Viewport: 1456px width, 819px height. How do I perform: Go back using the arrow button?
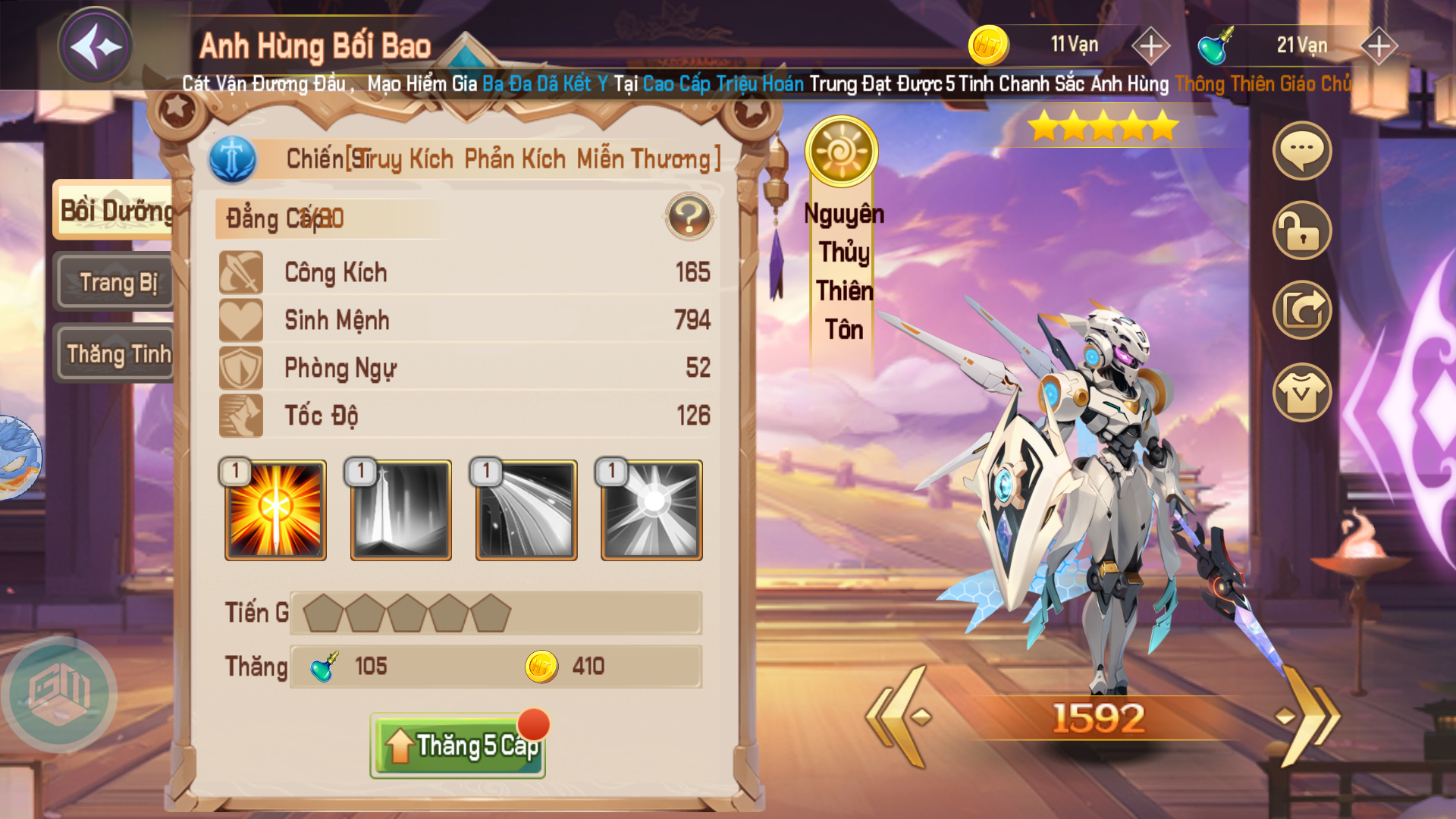[x=96, y=47]
